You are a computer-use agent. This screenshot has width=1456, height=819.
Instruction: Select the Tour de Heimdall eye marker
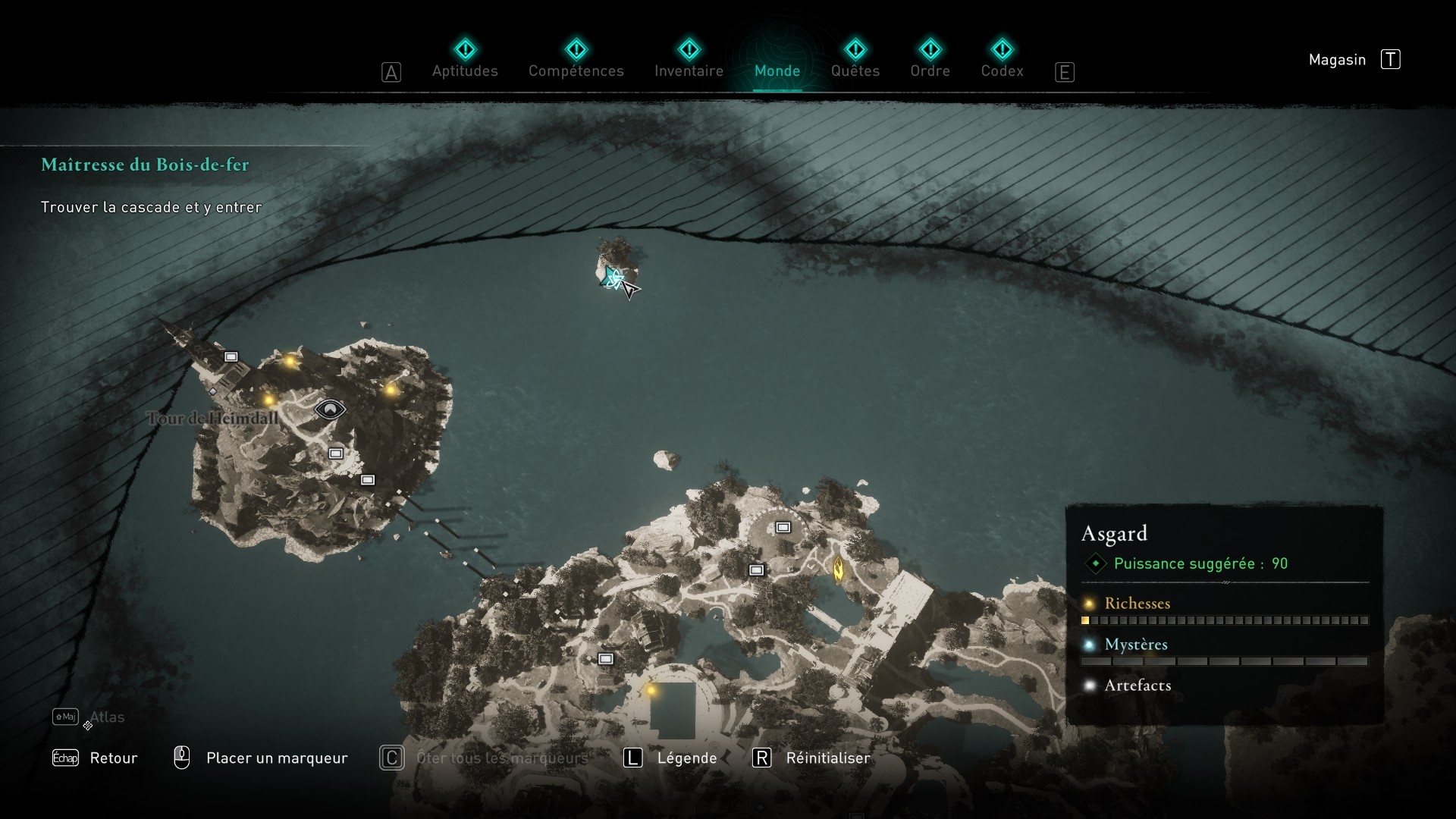click(330, 410)
